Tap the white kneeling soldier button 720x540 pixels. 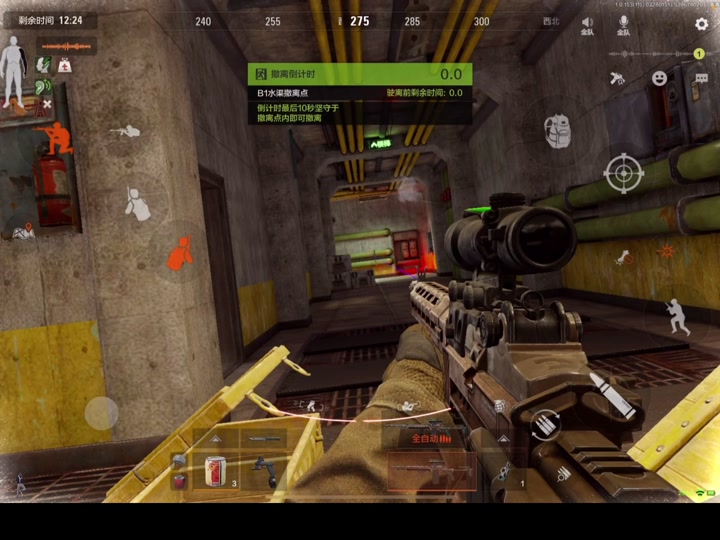pos(136,205)
